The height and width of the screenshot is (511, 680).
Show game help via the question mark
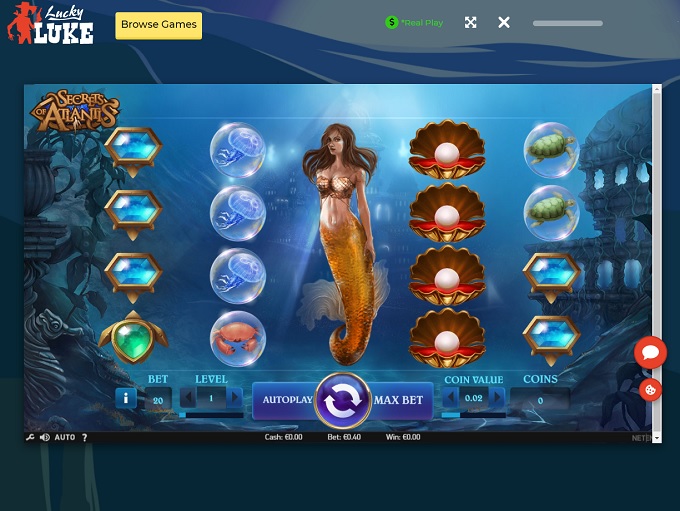point(84,437)
